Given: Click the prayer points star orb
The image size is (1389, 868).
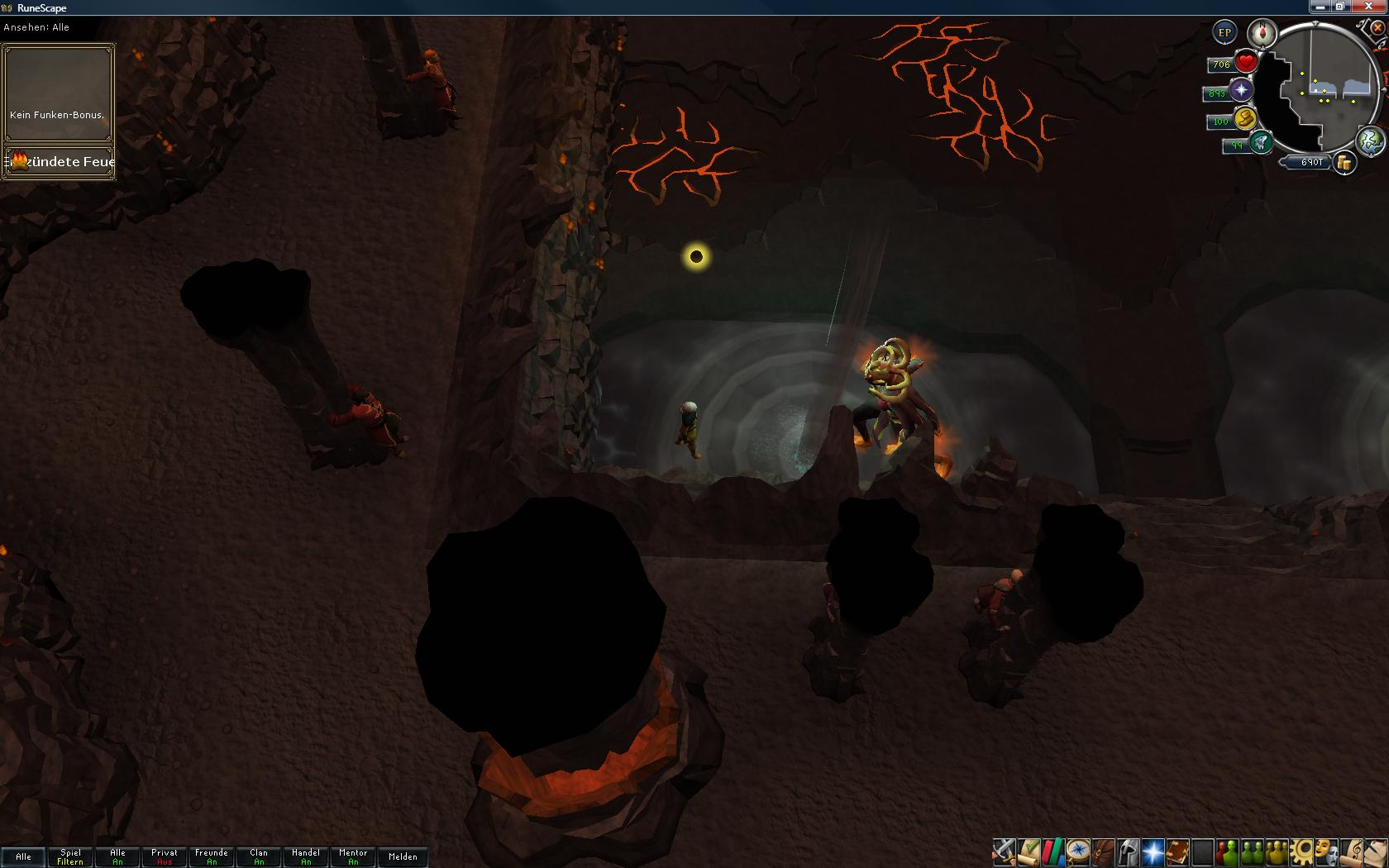Looking at the screenshot, I should tap(1241, 91).
